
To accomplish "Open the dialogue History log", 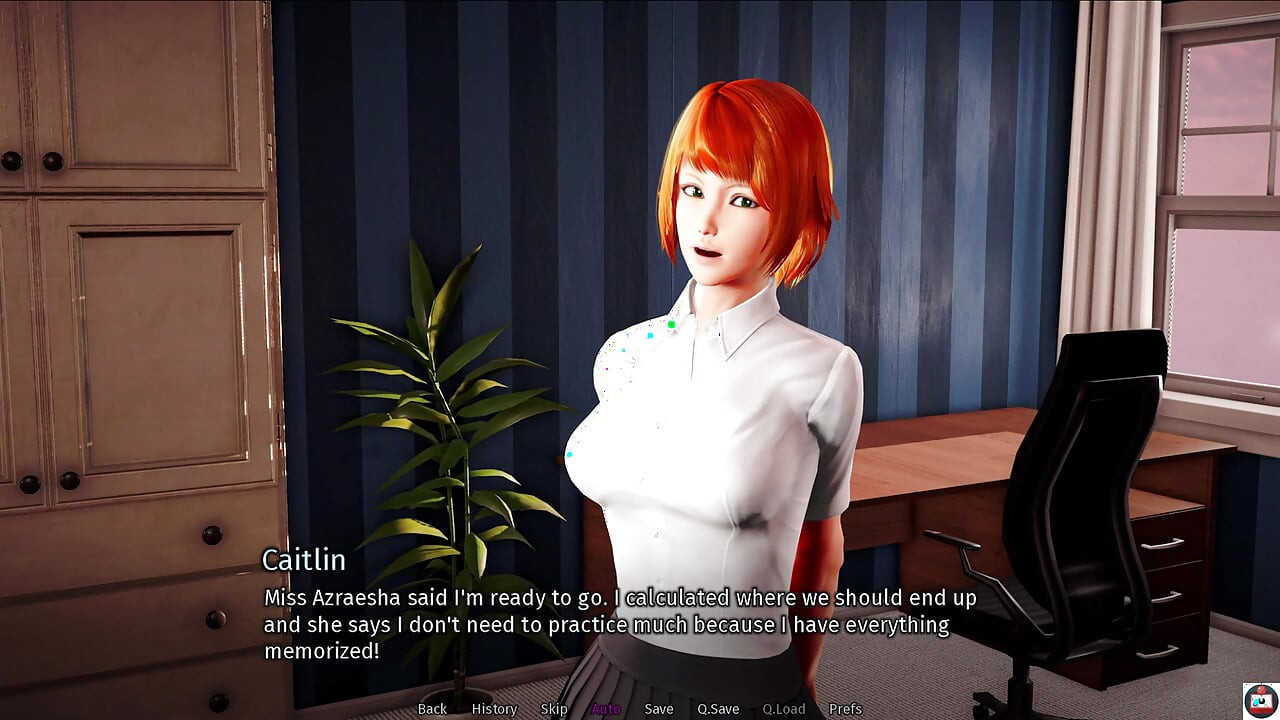I will pos(494,709).
